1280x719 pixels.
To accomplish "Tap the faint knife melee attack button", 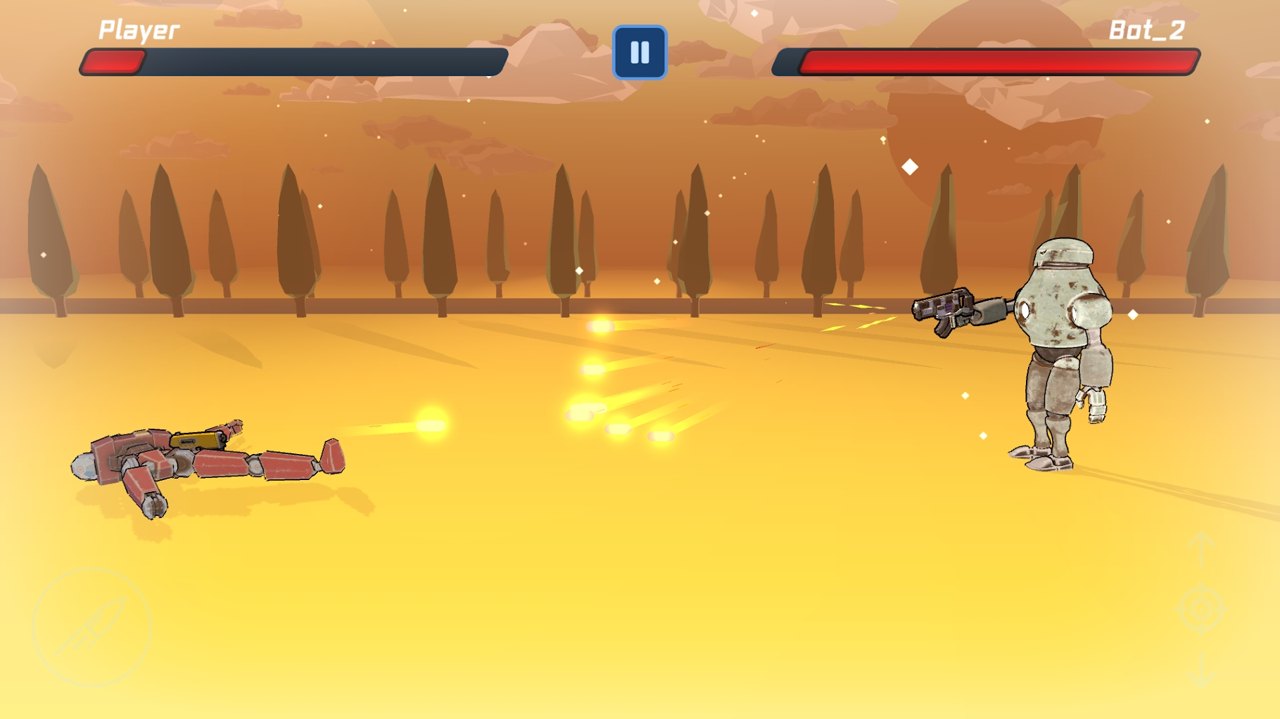I will (91, 627).
